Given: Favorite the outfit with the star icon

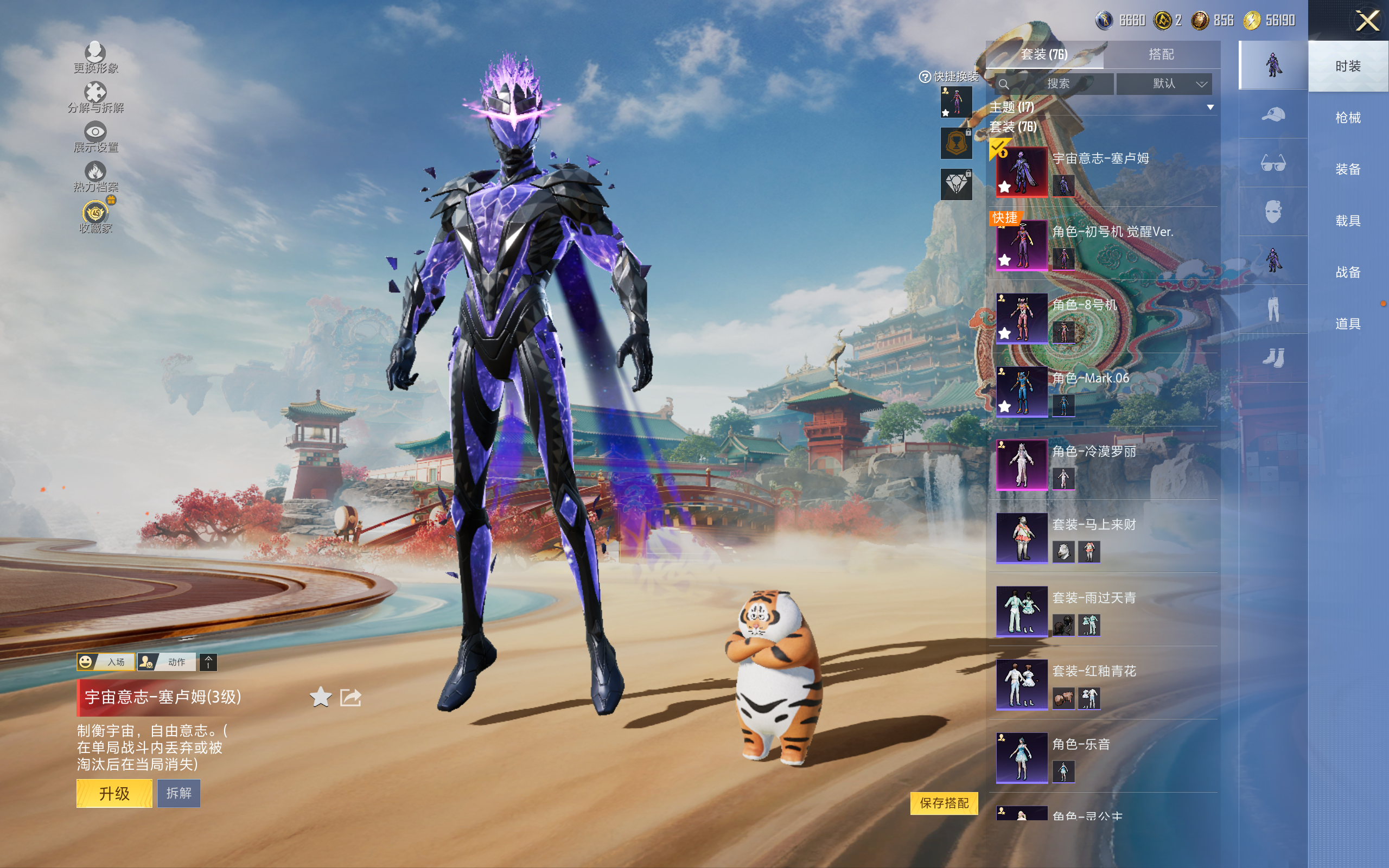Looking at the screenshot, I should pos(321,698).
